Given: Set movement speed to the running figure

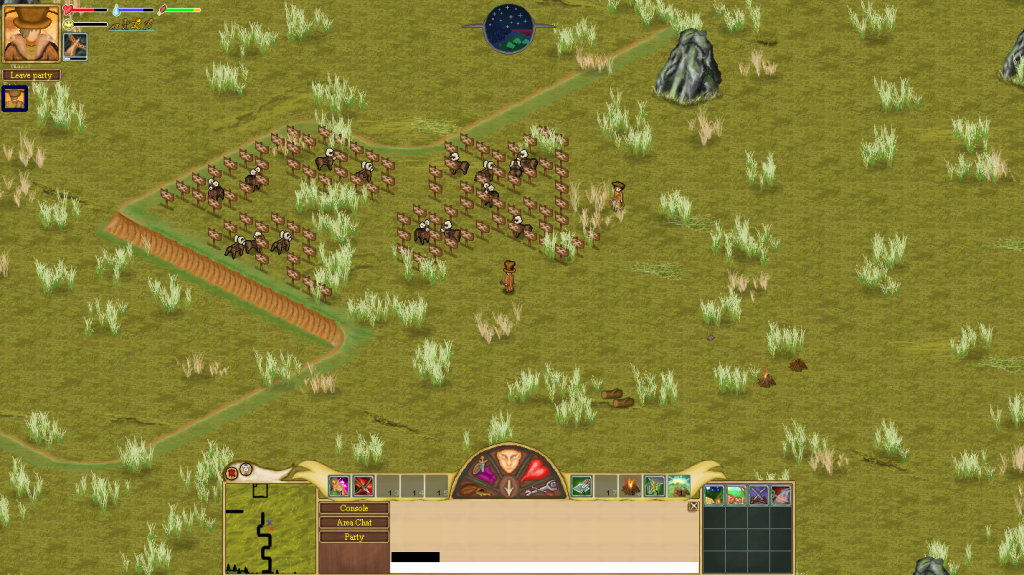Looking at the screenshot, I should (x=135, y=23).
